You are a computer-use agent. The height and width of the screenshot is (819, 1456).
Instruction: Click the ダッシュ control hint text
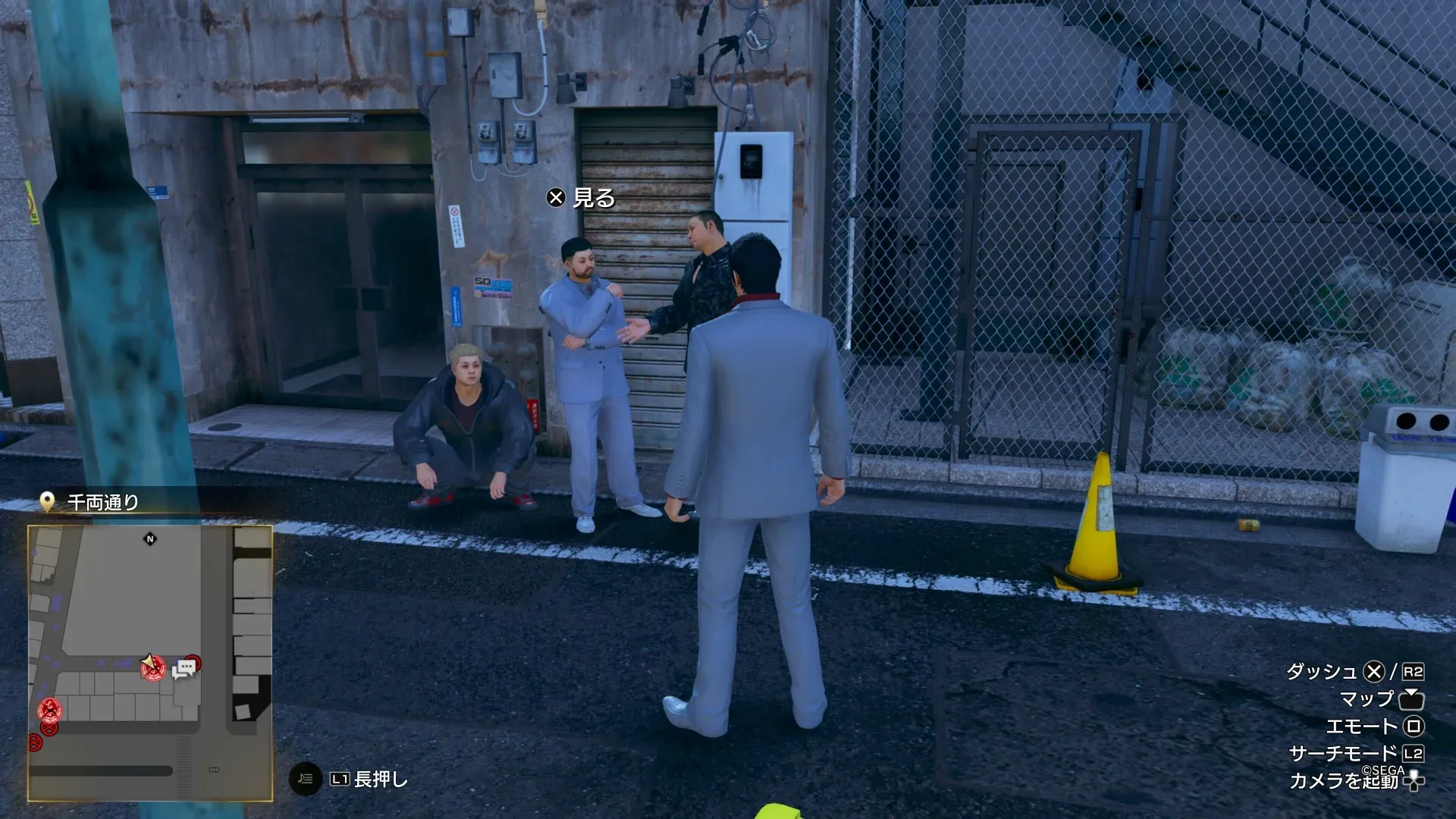point(1324,671)
